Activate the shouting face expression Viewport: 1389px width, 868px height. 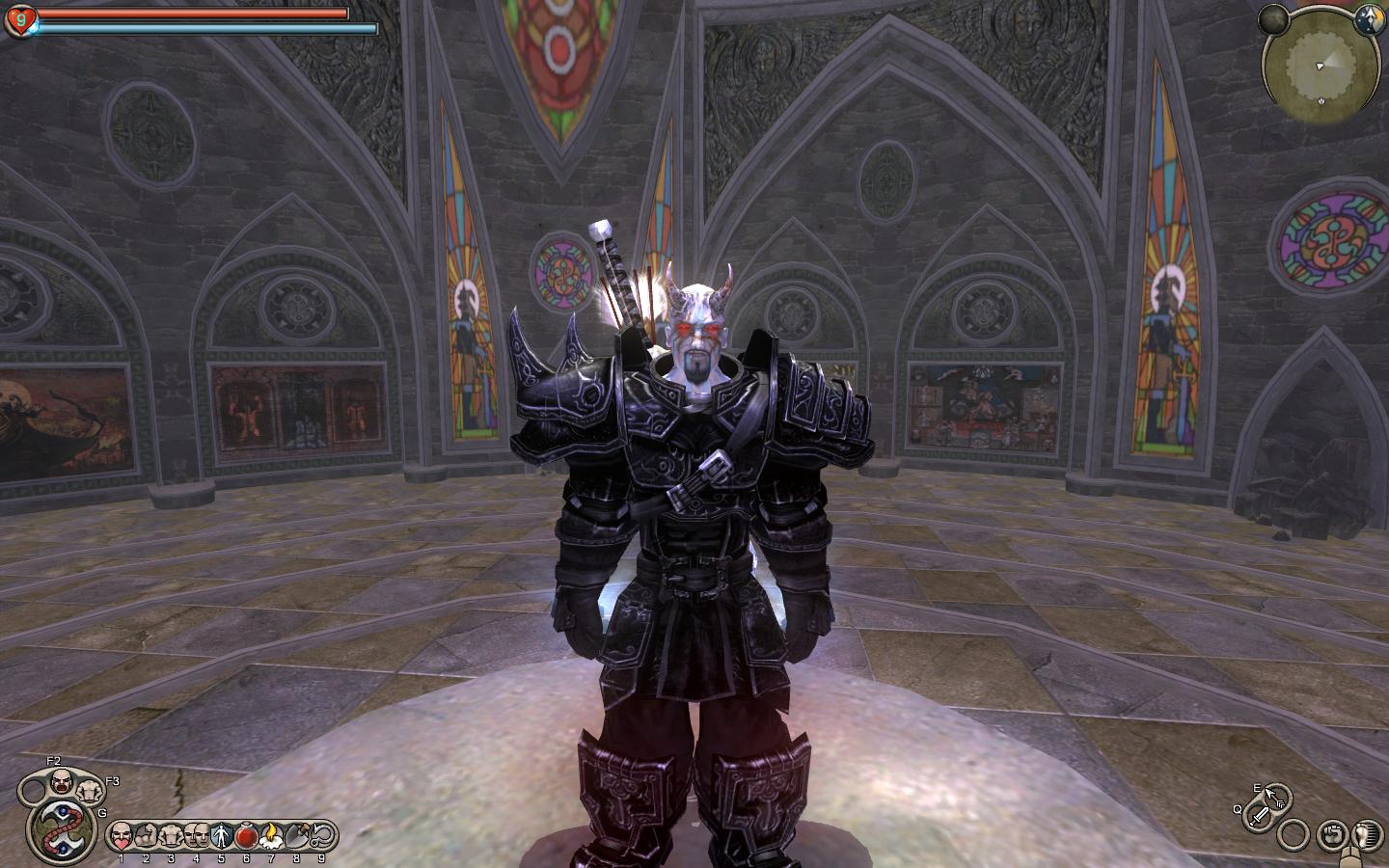[62, 779]
